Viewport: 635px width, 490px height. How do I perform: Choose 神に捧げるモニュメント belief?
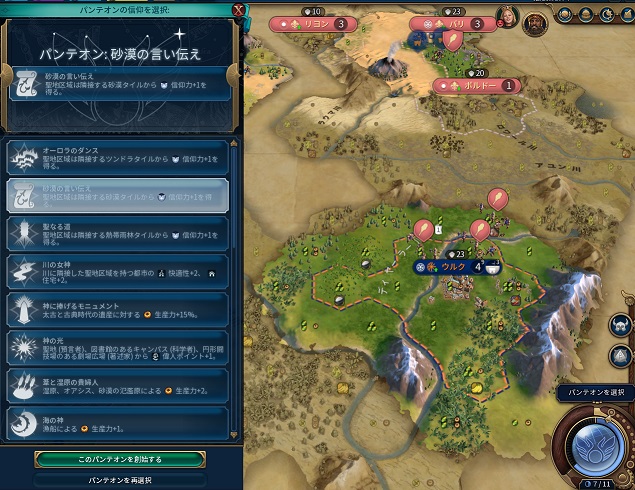[x=120, y=307]
